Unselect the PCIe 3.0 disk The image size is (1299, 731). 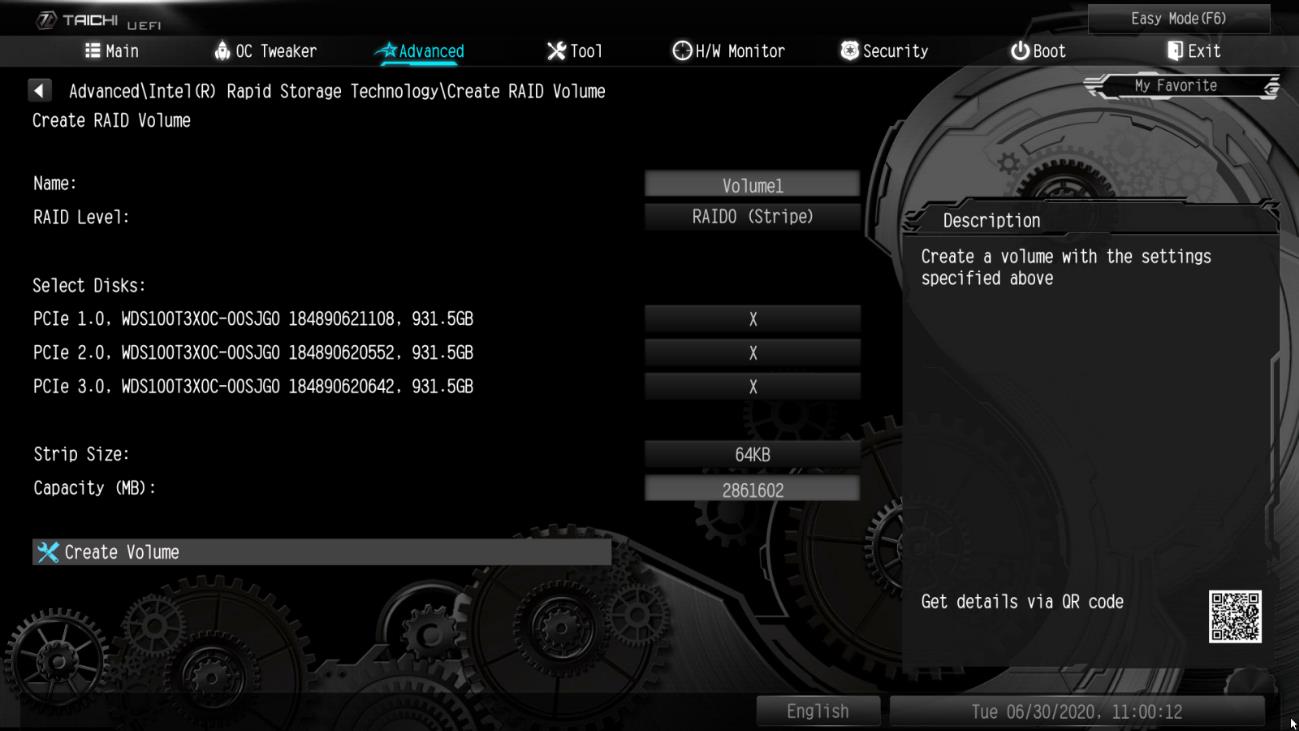[753, 386]
